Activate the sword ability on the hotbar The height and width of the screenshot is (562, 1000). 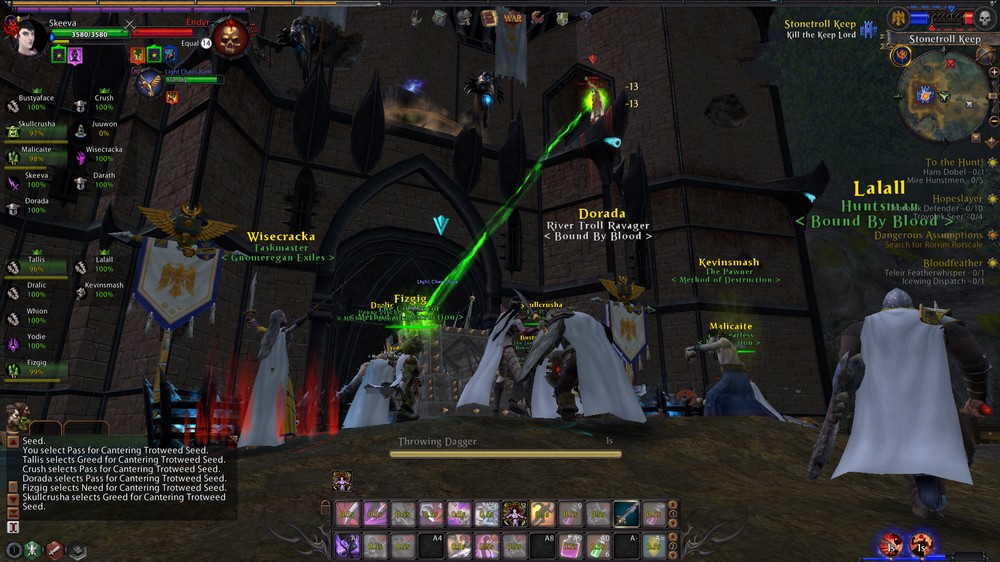(626, 514)
